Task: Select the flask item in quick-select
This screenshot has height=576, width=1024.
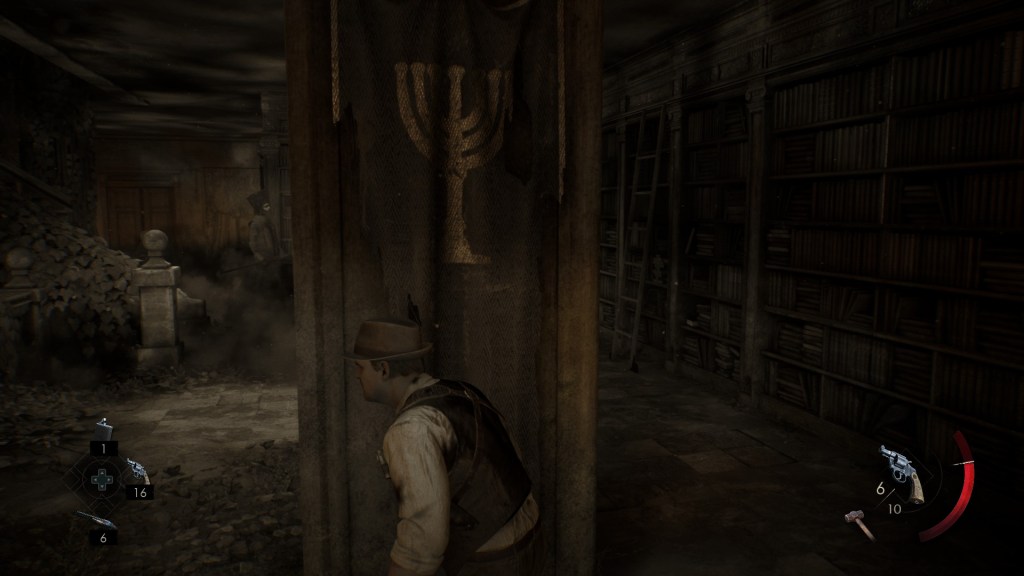Action: [103, 430]
